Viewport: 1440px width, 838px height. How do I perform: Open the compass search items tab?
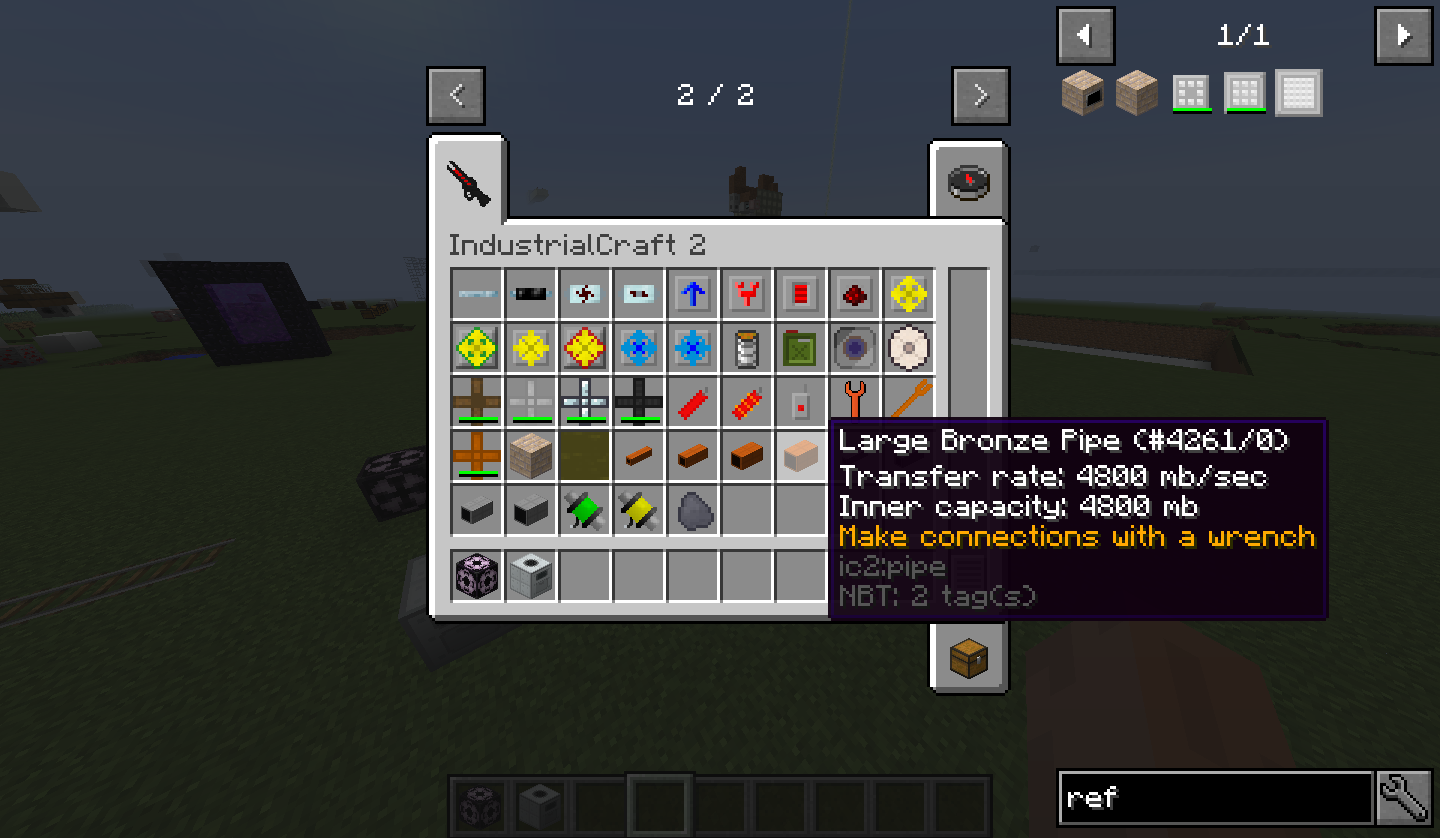[x=968, y=181]
